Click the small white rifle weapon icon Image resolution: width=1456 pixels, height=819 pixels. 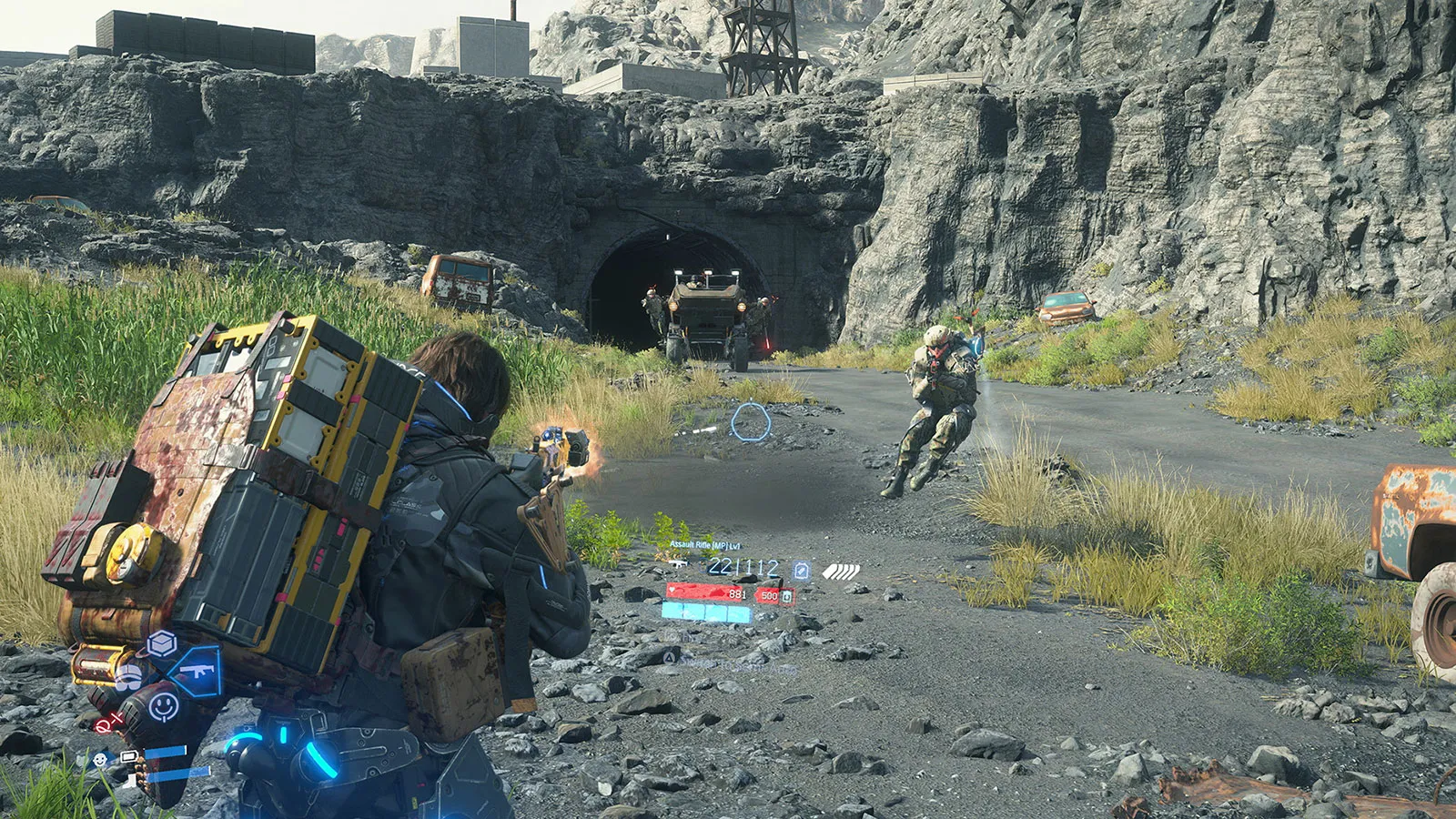(677, 565)
